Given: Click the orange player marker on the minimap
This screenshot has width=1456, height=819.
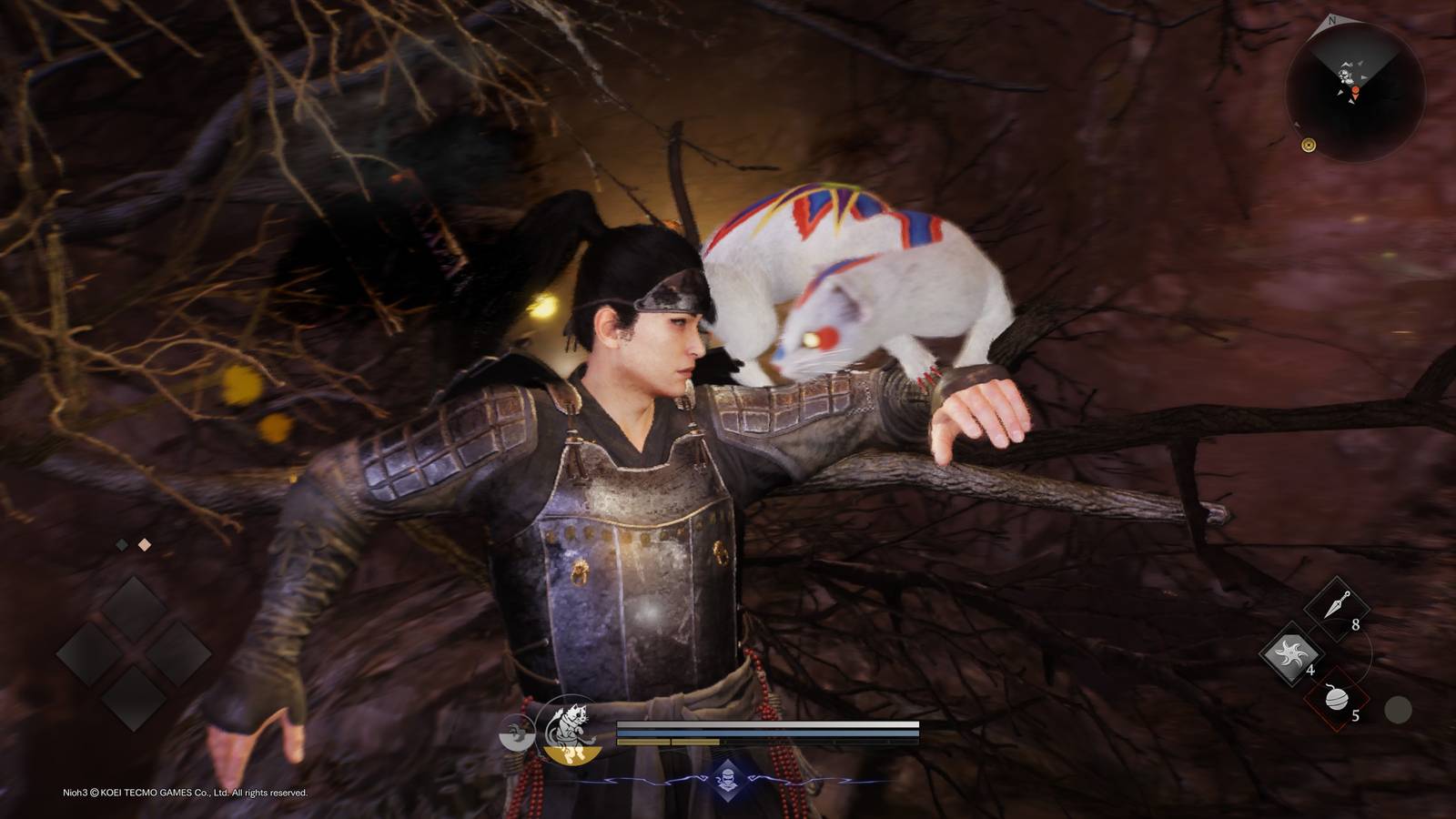Looking at the screenshot, I should pos(1356,90).
